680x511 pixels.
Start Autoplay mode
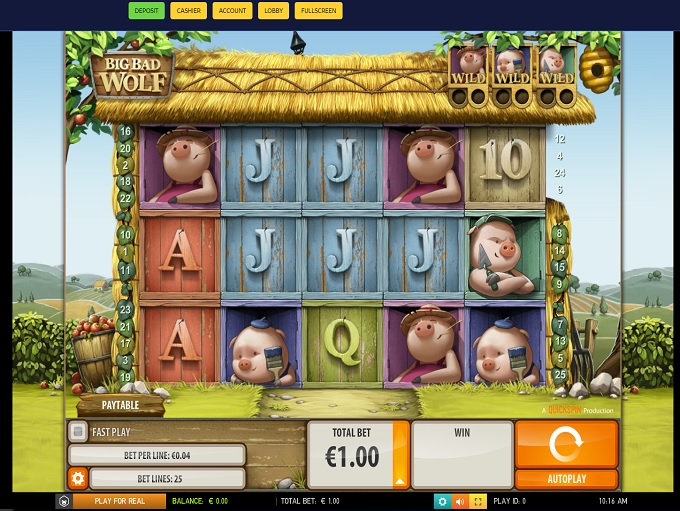pos(566,479)
